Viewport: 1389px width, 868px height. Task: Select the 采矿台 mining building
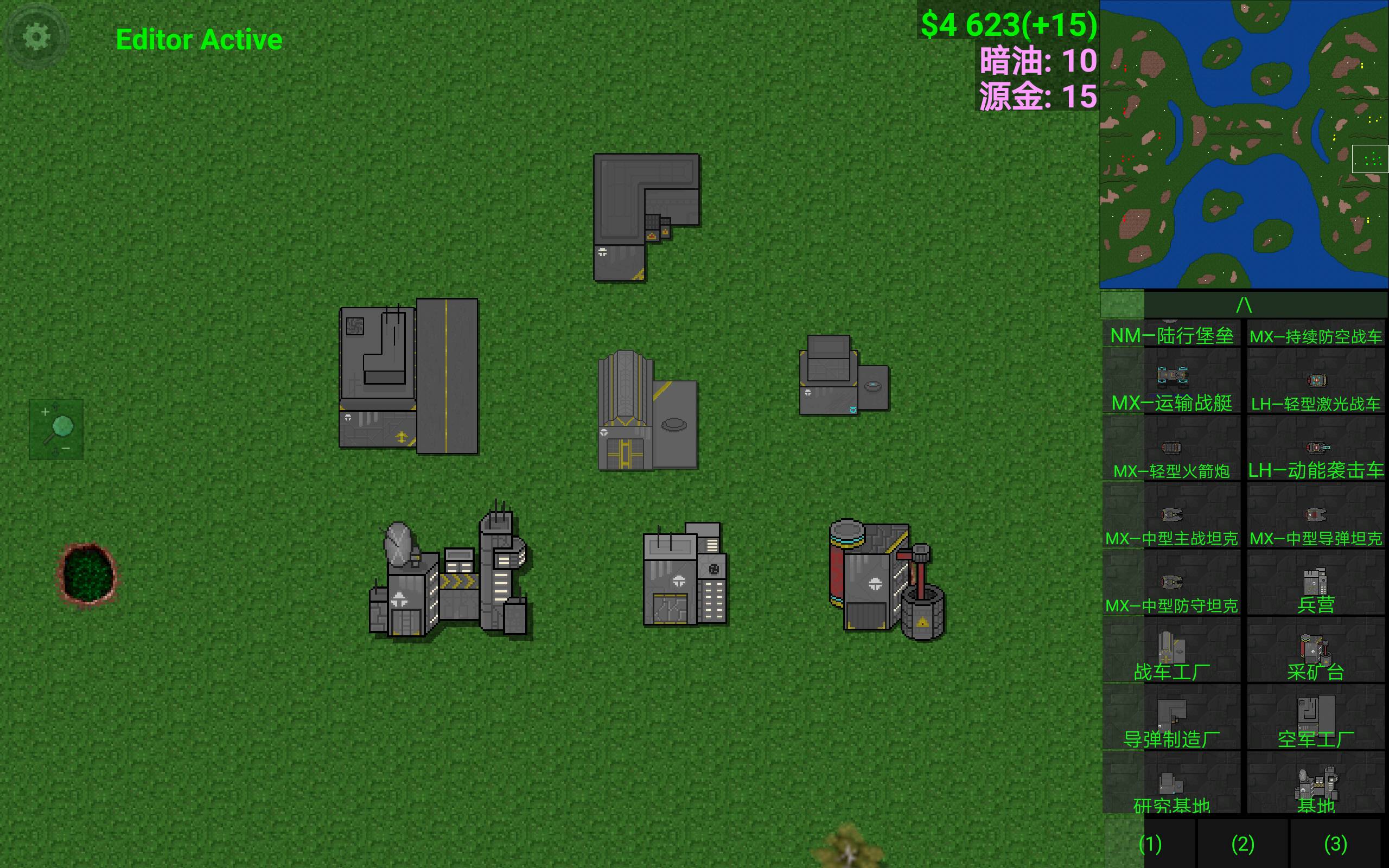(1316, 651)
